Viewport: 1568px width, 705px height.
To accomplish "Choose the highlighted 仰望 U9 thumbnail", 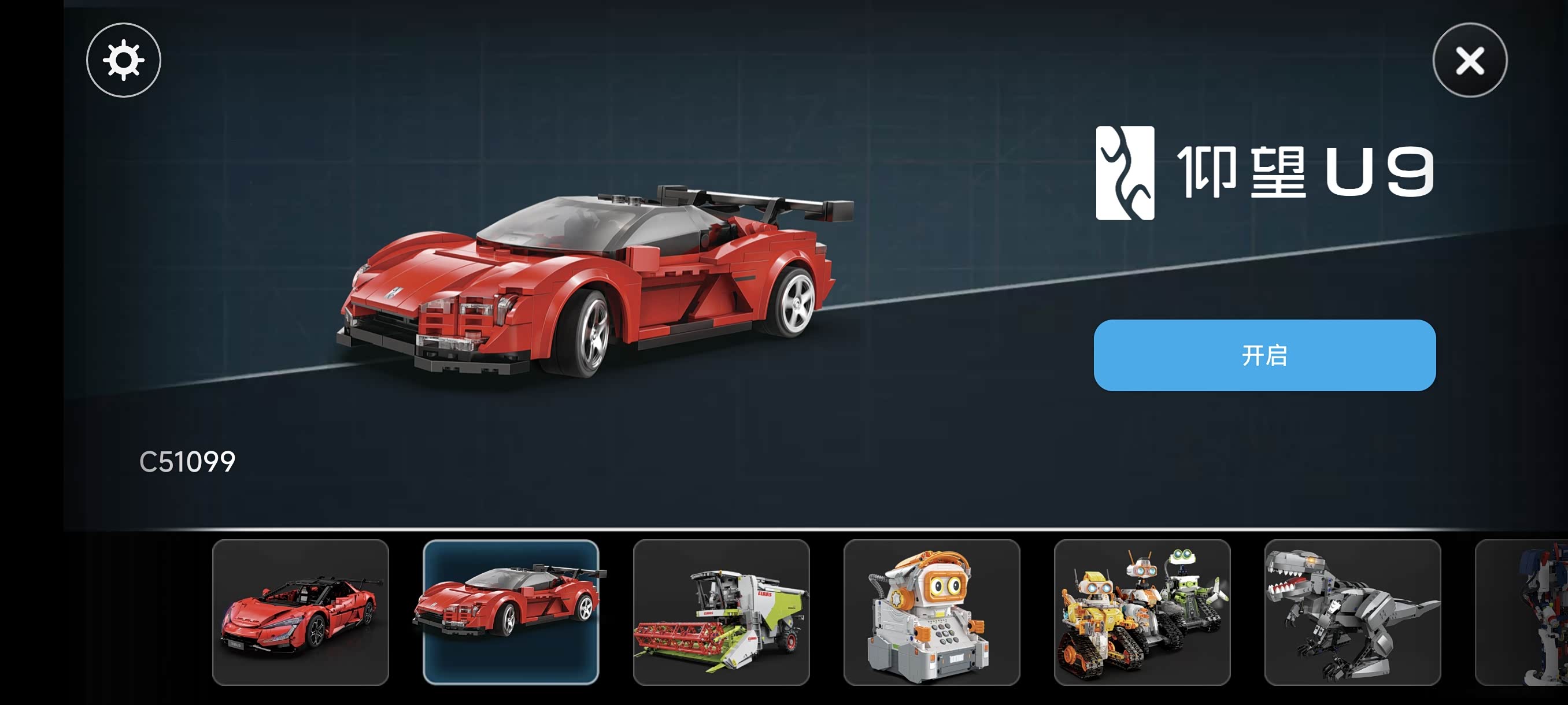I will point(511,612).
